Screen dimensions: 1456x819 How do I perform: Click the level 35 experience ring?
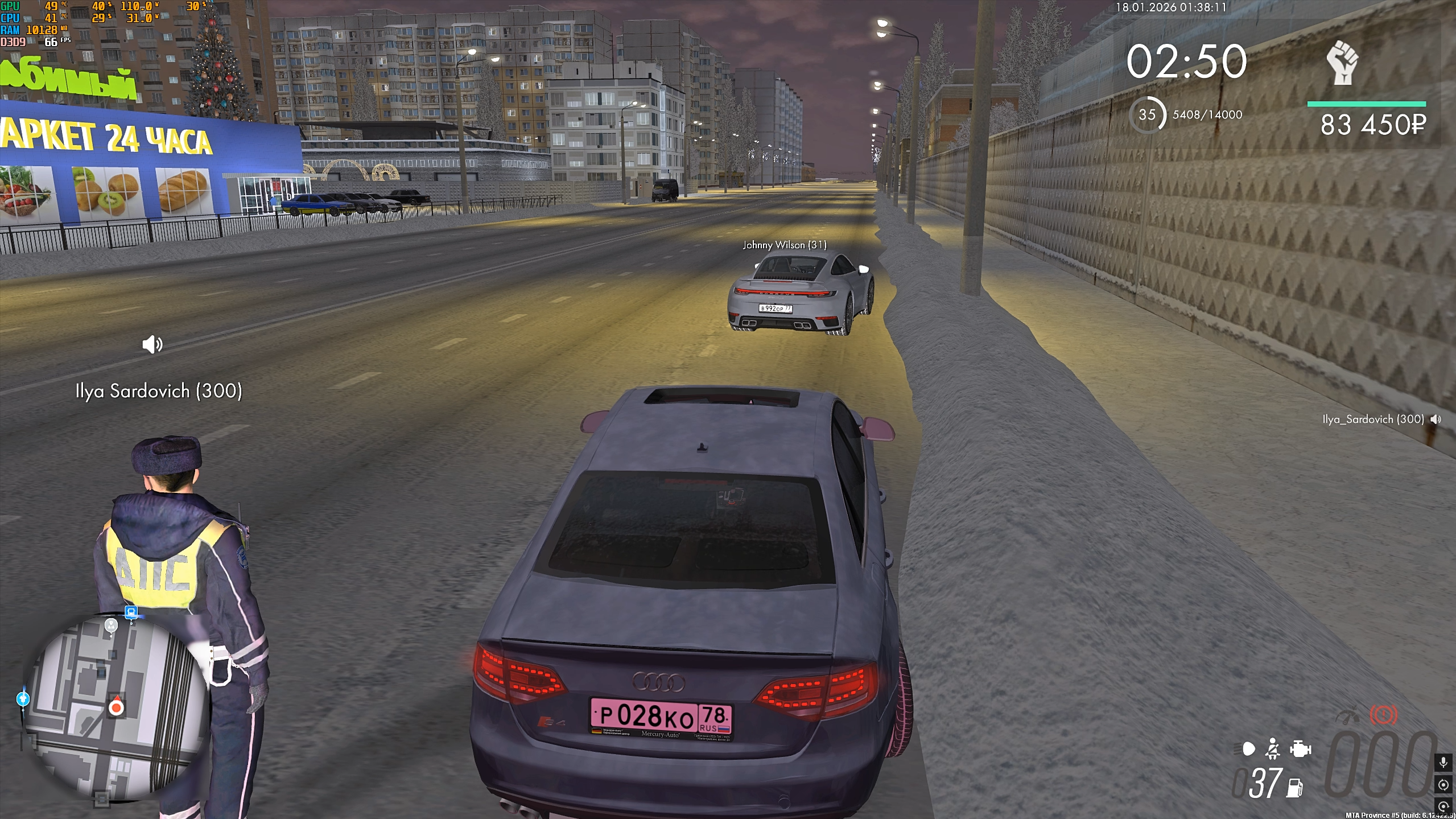(1147, 115)
